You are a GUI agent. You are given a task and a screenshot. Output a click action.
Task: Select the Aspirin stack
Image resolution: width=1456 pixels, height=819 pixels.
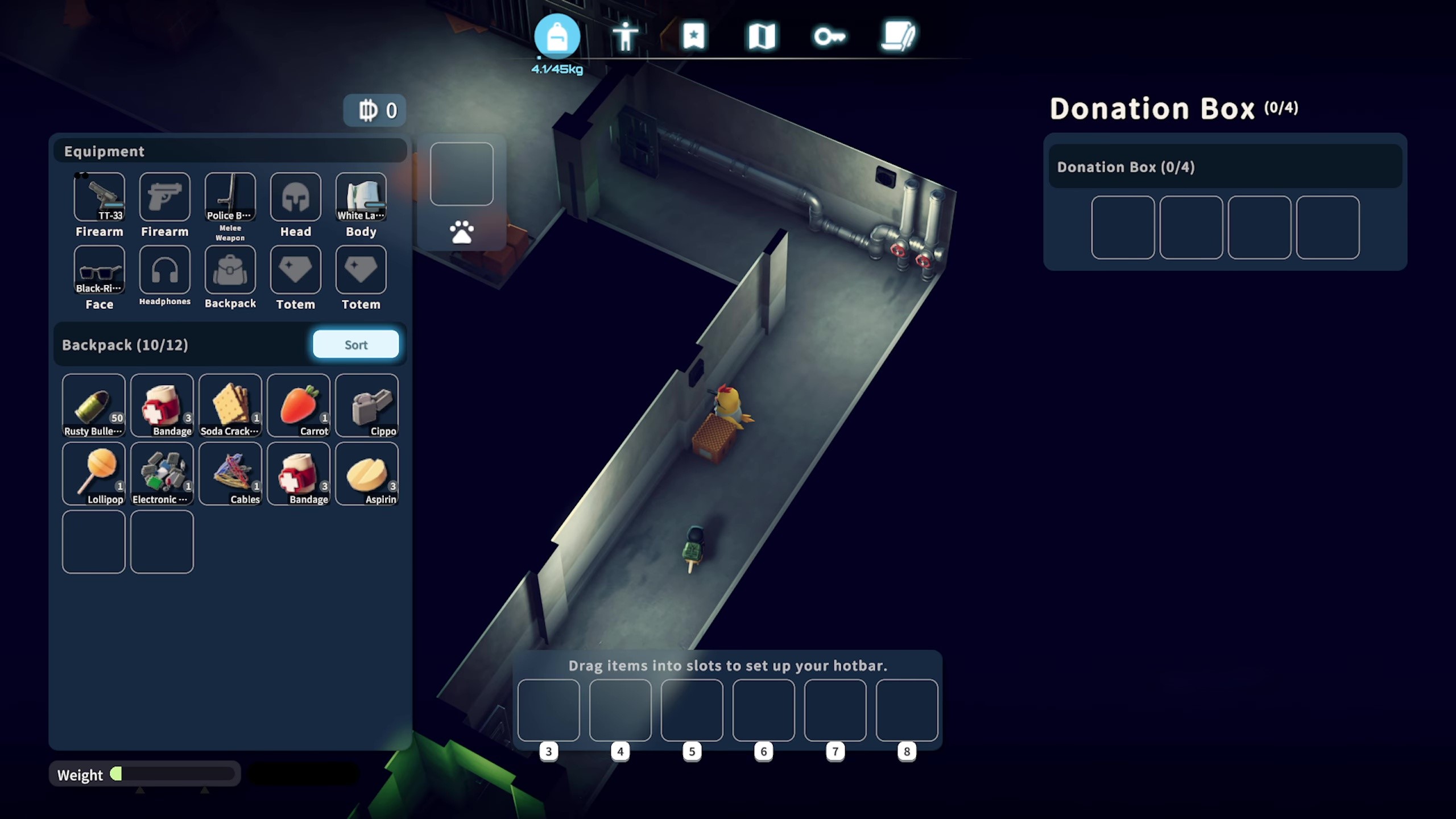point(367,473)
